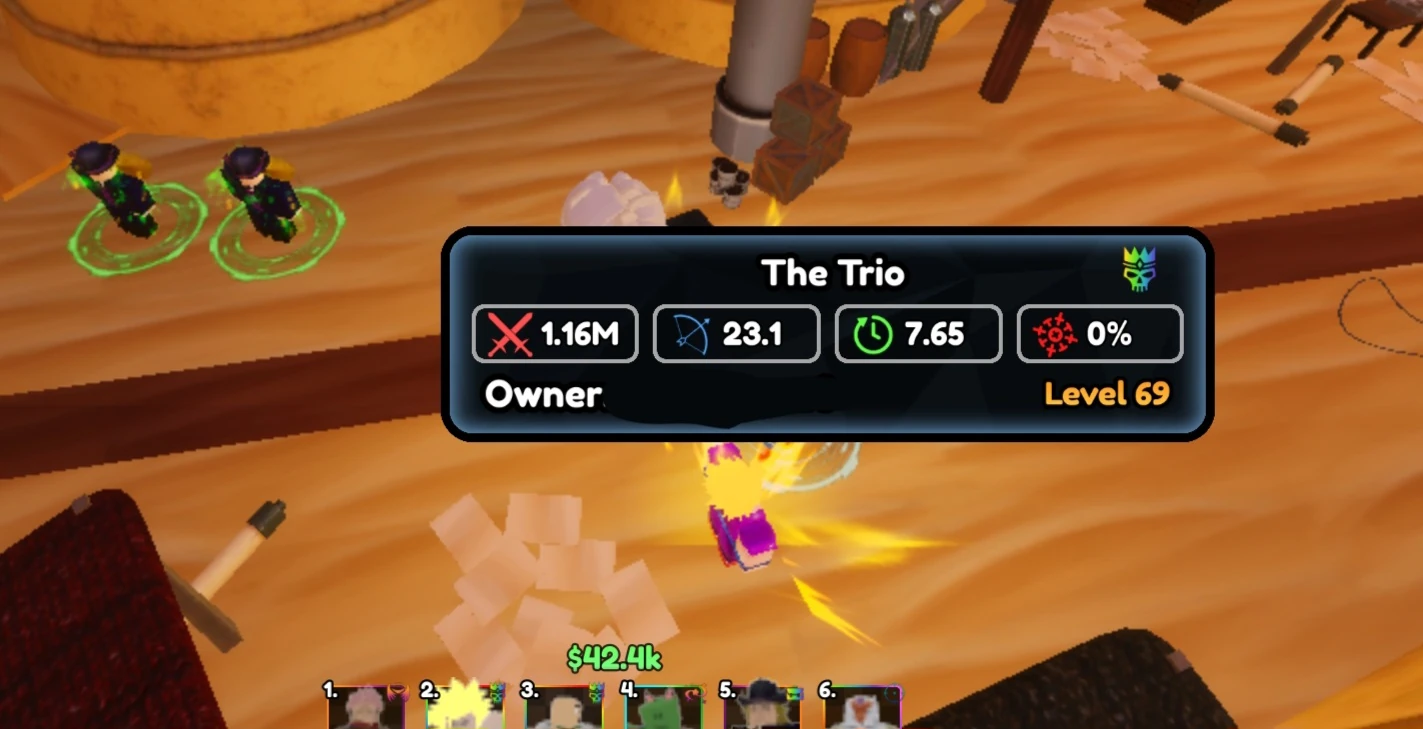Click The Trio title text
This screenshot has width=1423, height=729.
coord(833,272)
